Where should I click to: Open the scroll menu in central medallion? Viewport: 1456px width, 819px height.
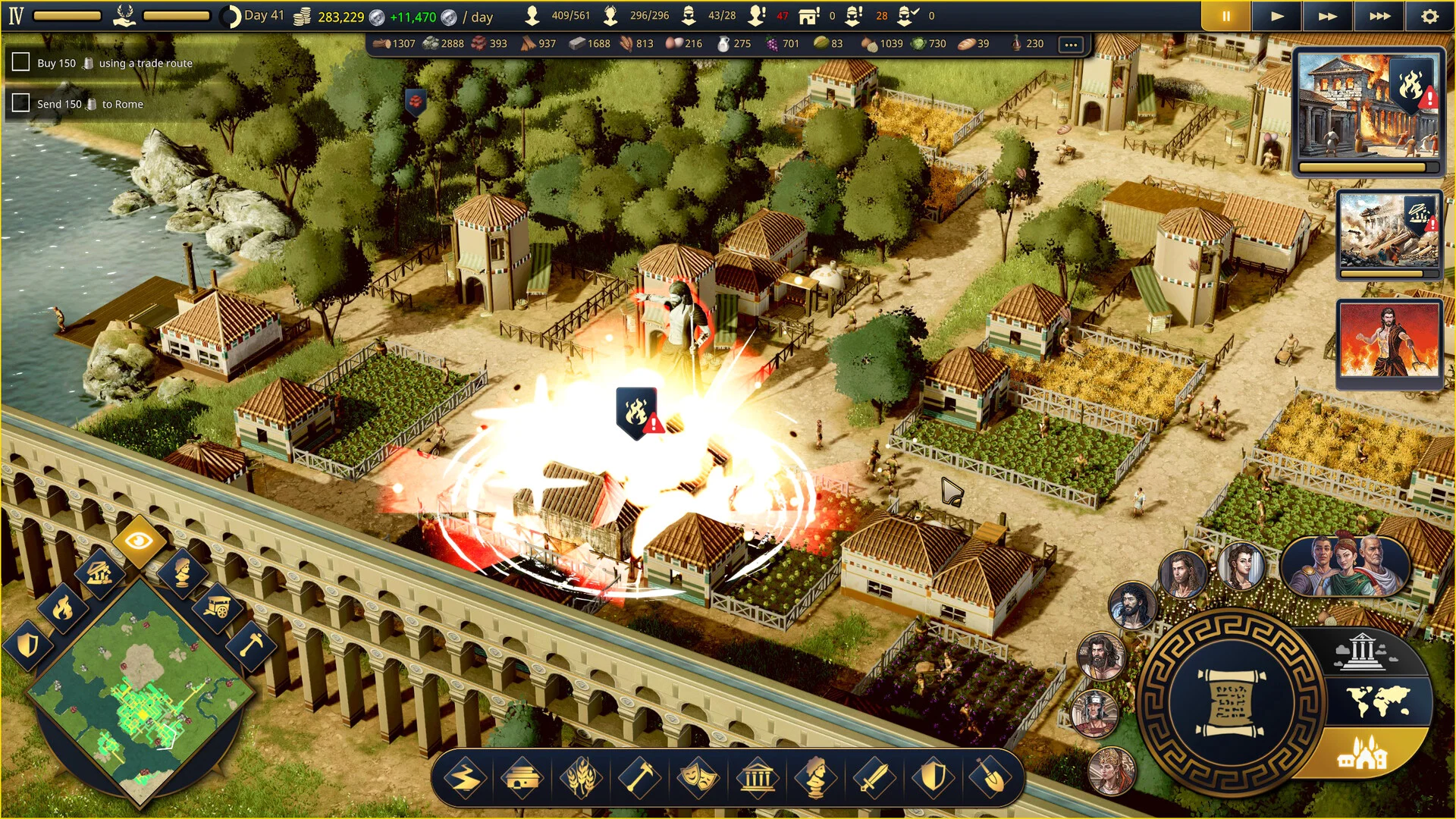point(1230,701)
